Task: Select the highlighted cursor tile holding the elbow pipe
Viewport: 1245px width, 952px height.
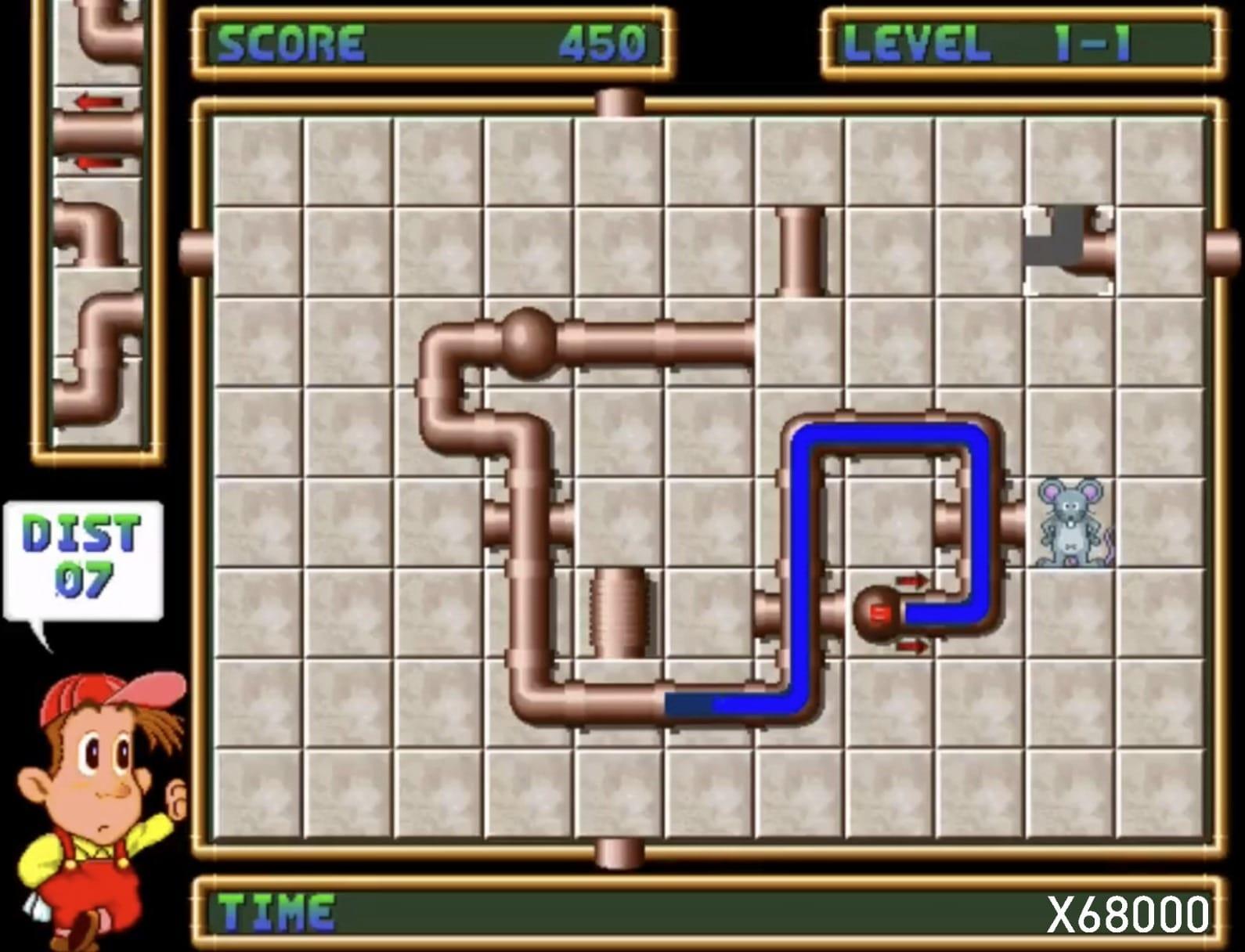Action: pyautogui.click(x=1069, y=251)
